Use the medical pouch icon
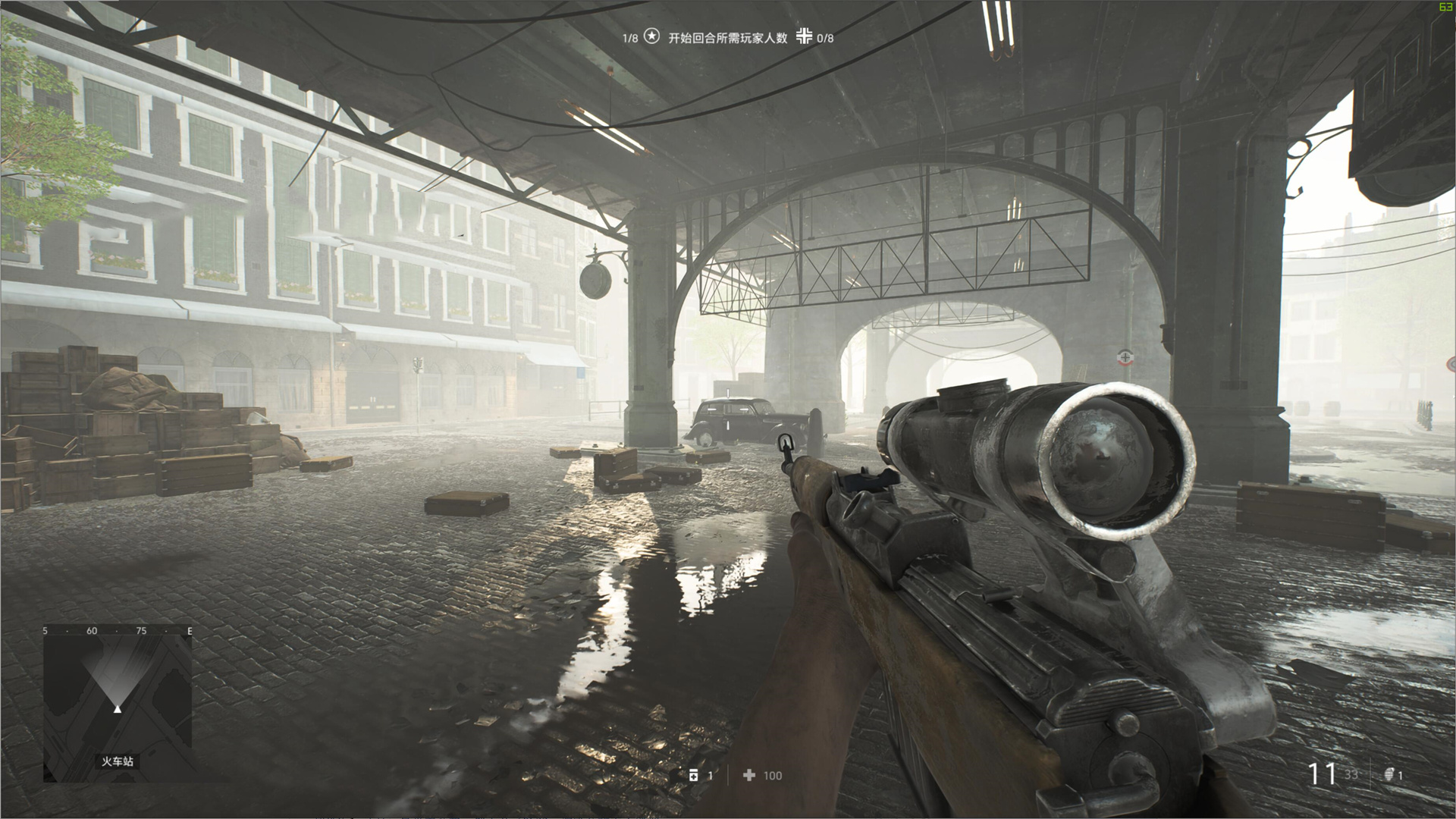Viewport: 1456px width, 819px height. [x=693, y=775]
